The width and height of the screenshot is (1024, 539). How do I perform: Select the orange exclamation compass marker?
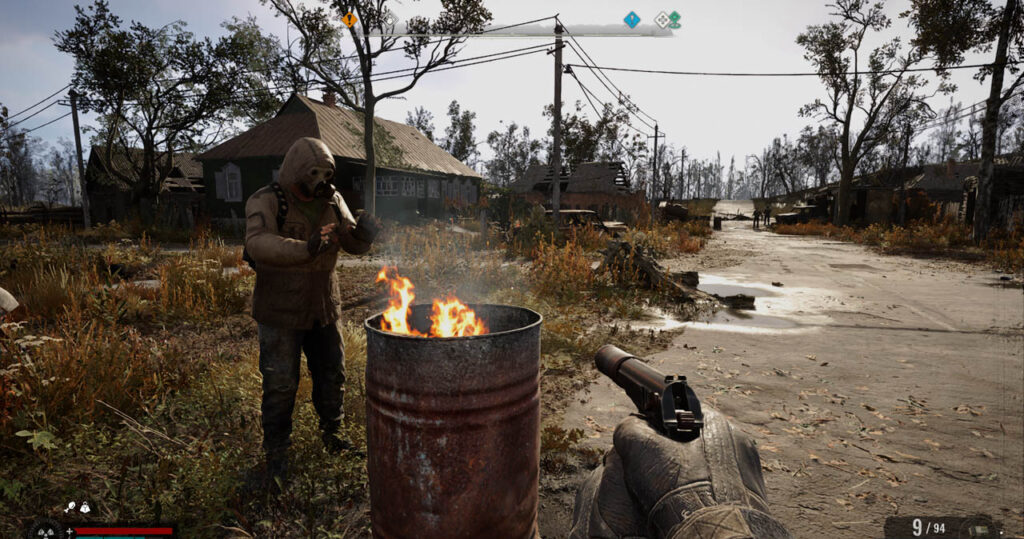pyautogui.click(x=349, y=19)
